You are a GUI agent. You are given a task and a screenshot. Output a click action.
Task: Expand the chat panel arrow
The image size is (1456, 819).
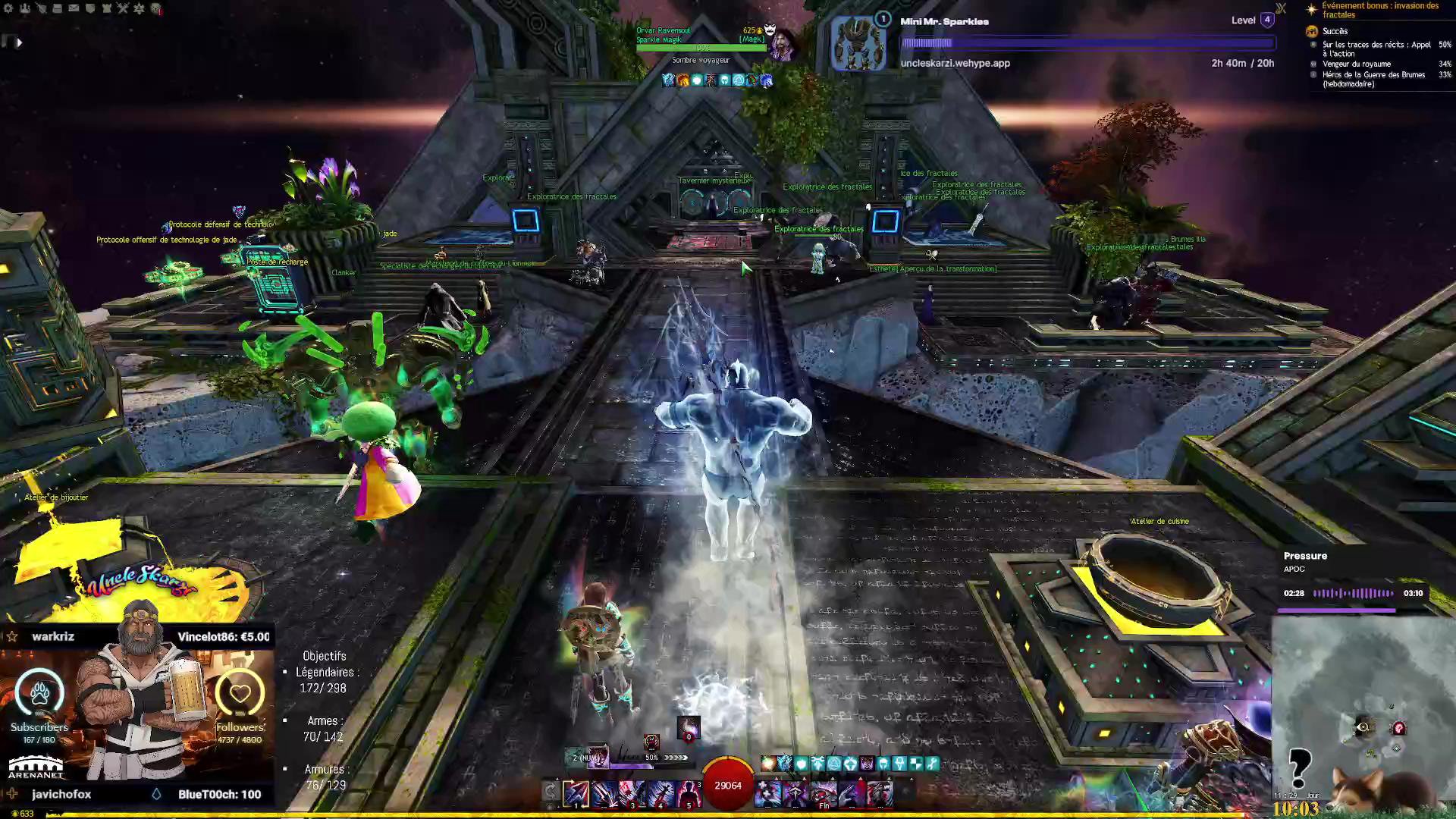tap(19, 42)
